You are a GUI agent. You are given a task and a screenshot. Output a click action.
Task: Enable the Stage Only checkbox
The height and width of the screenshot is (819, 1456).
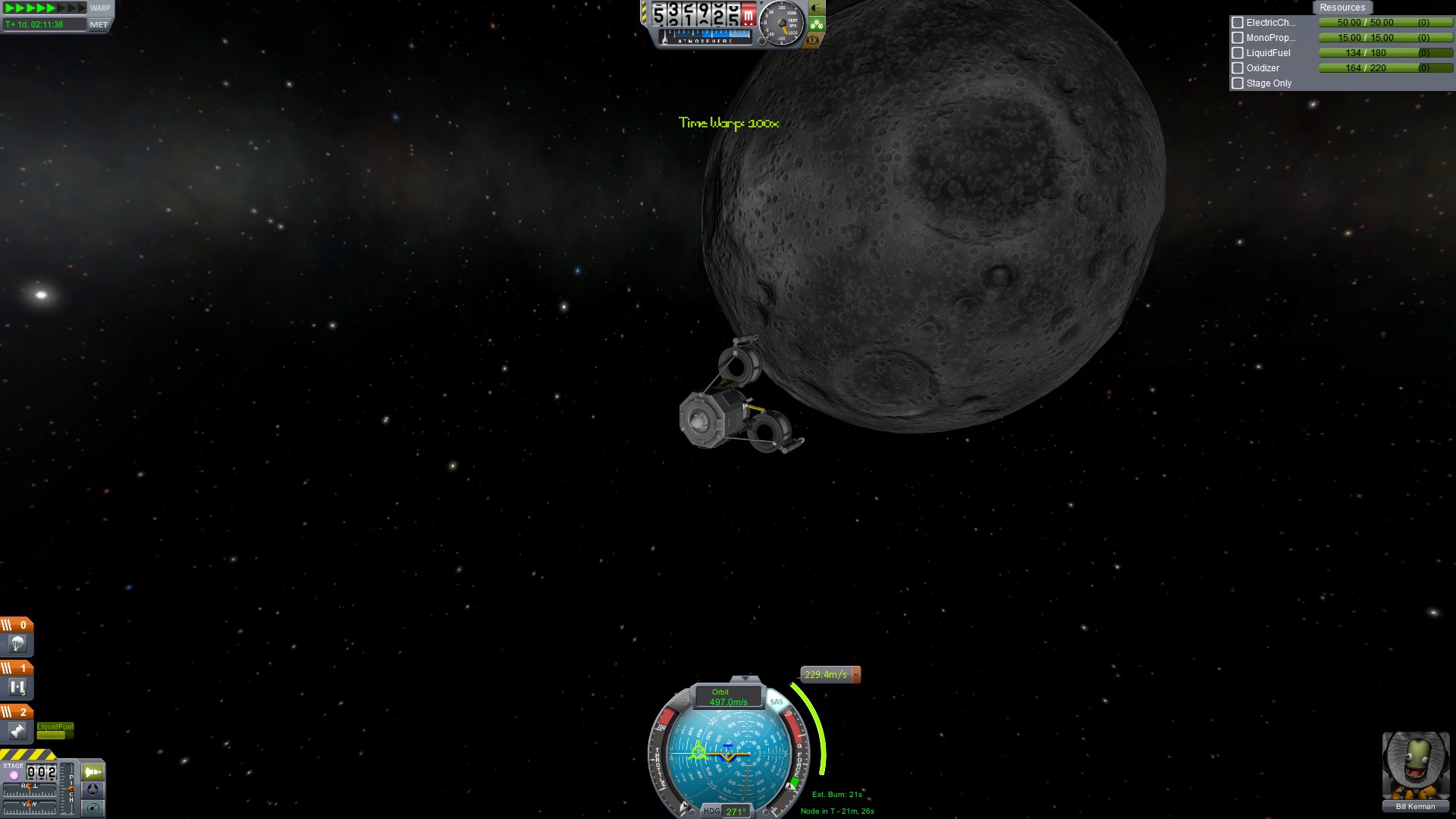click(x=1238, y=83)
